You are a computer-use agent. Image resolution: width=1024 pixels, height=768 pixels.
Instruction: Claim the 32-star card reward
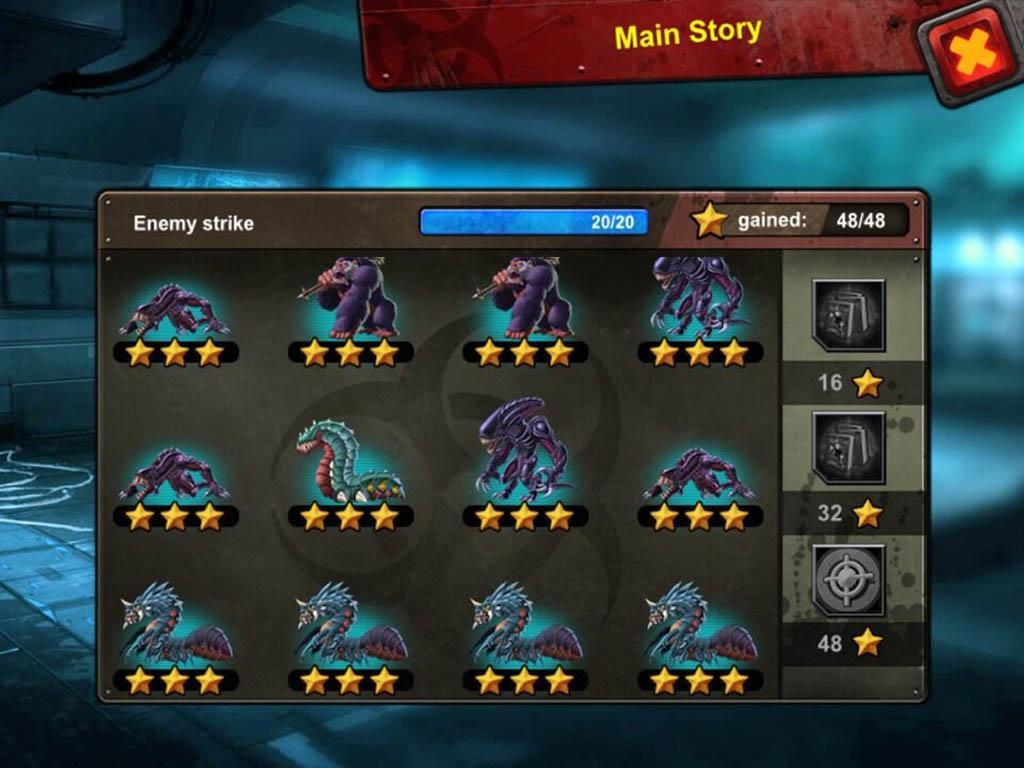point(849,447)
